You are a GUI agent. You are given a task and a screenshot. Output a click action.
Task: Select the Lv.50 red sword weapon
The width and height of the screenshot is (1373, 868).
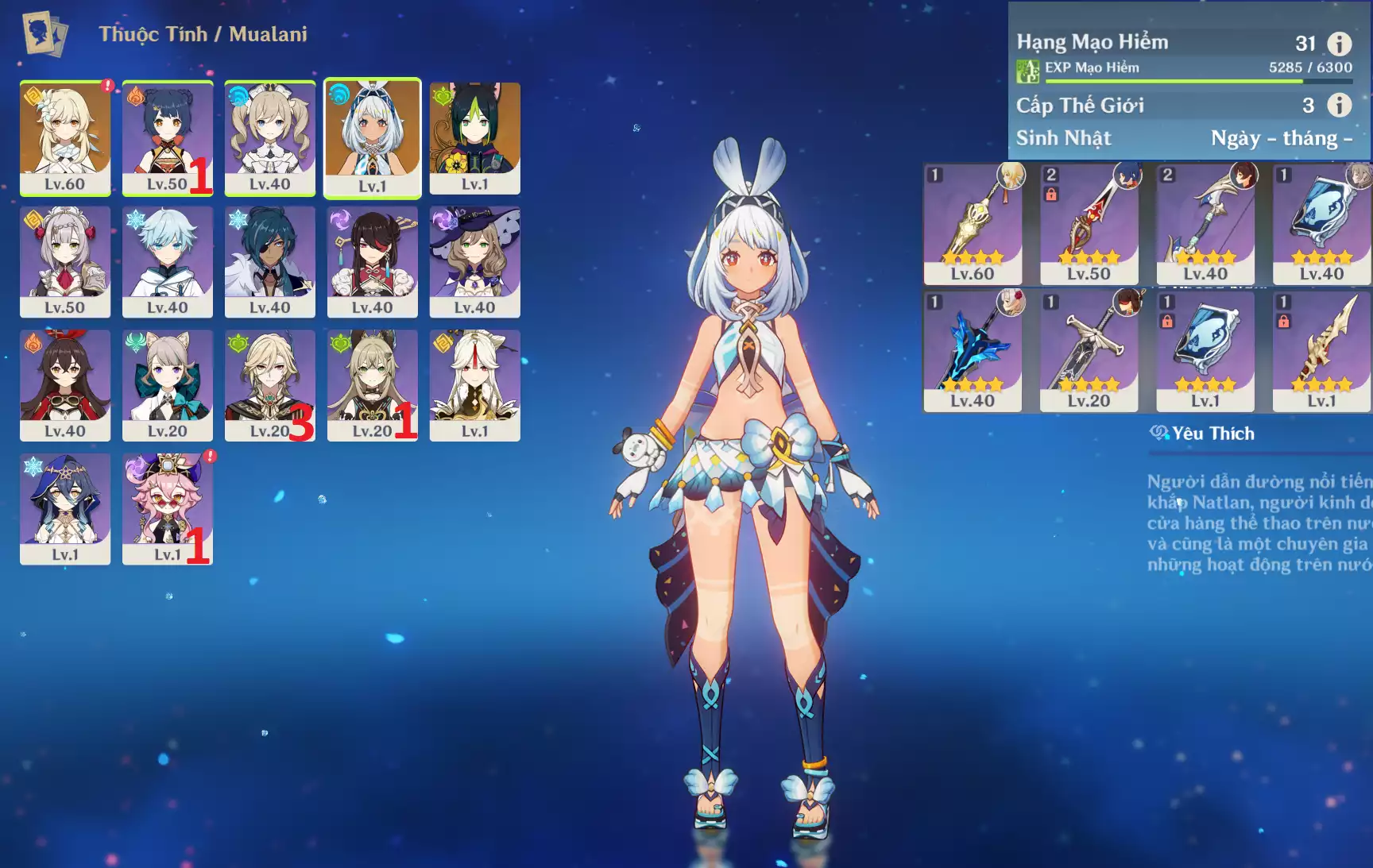pyautogui.click(x=1089, y=224)
